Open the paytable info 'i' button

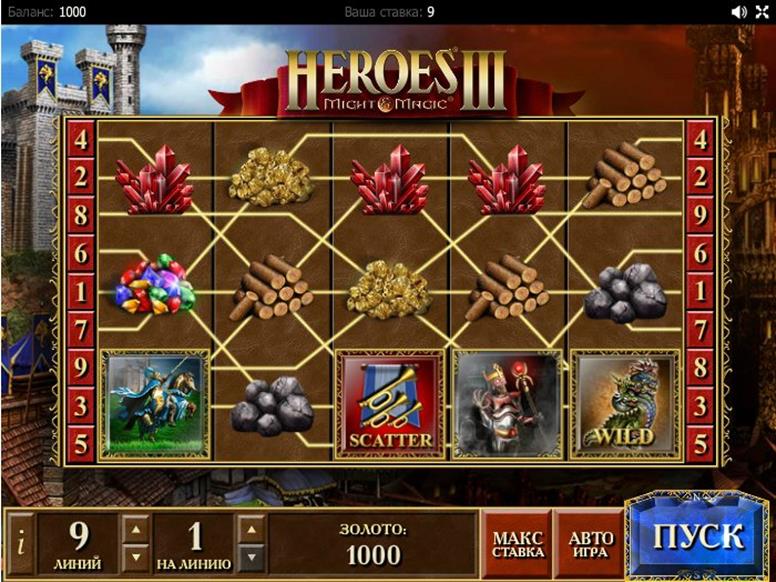[21, 545]
